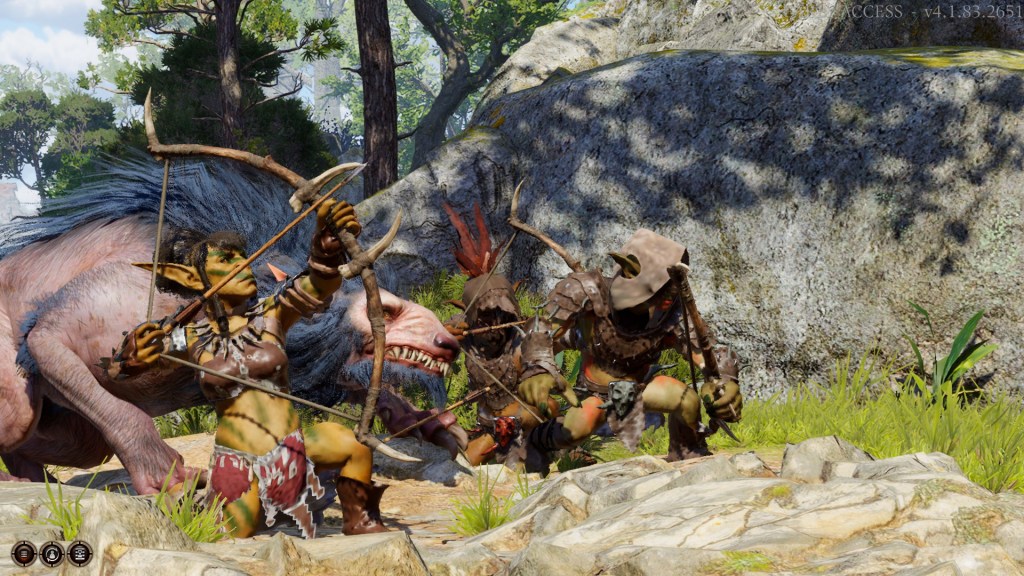This screenshot has width=1024, height=576.
Task: Open the third round button showing stacked panels
Action: (79, 553)
